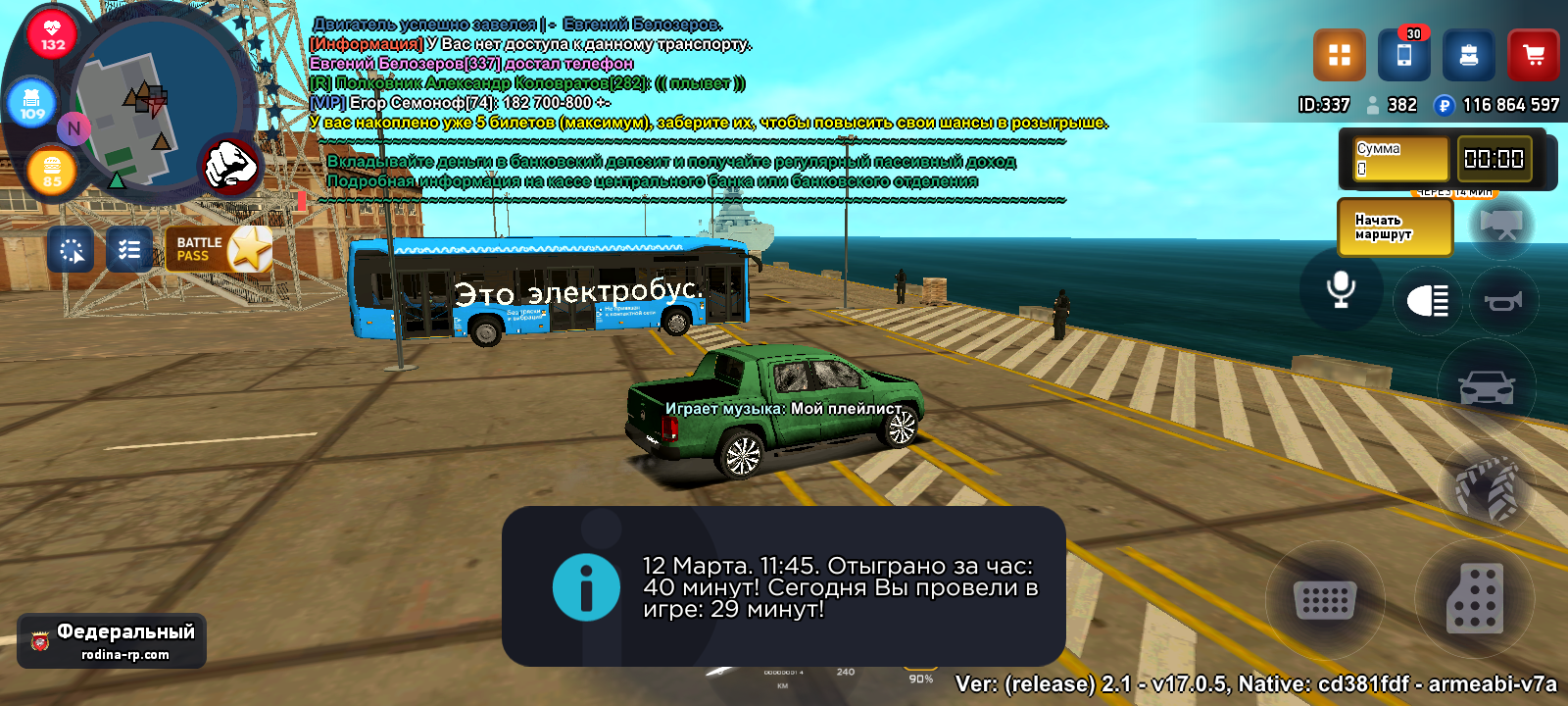This screenshot has height=706, width=1568.
Task: Tap the Начать маршрут button
Action: click(x=1394, y=227)
